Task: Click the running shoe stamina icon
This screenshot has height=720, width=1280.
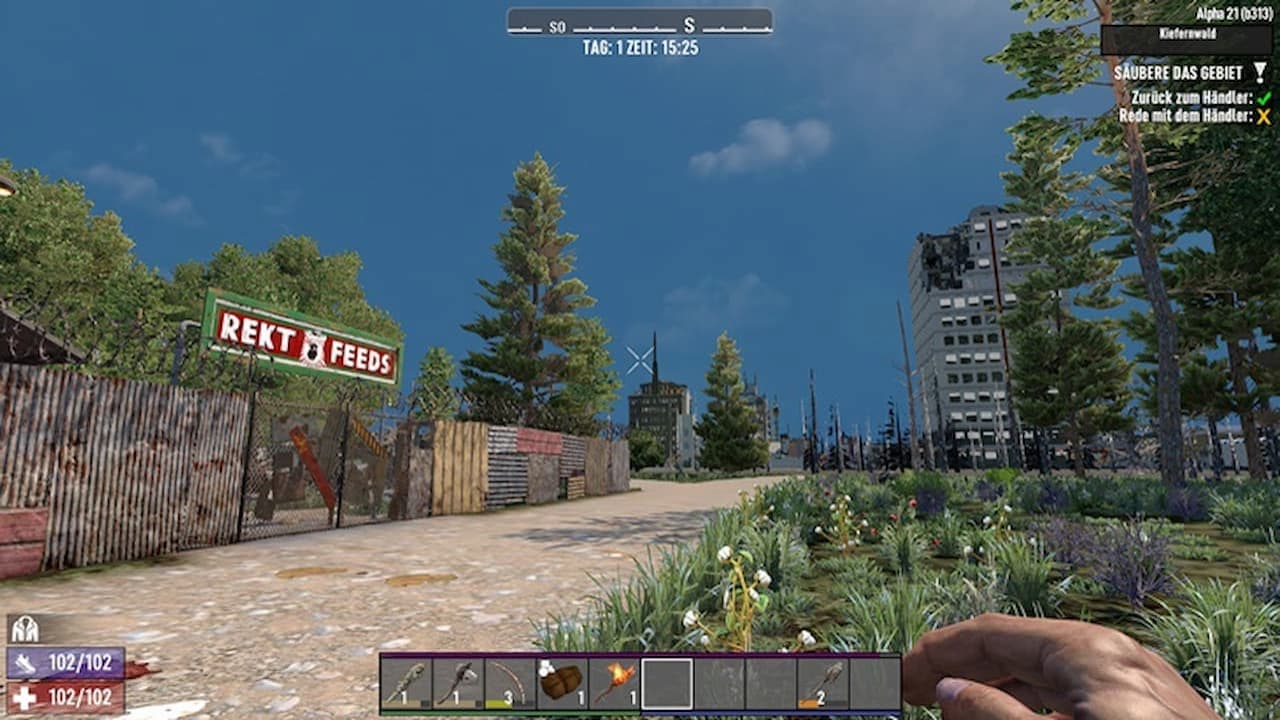Action: (x=26, y=663)
